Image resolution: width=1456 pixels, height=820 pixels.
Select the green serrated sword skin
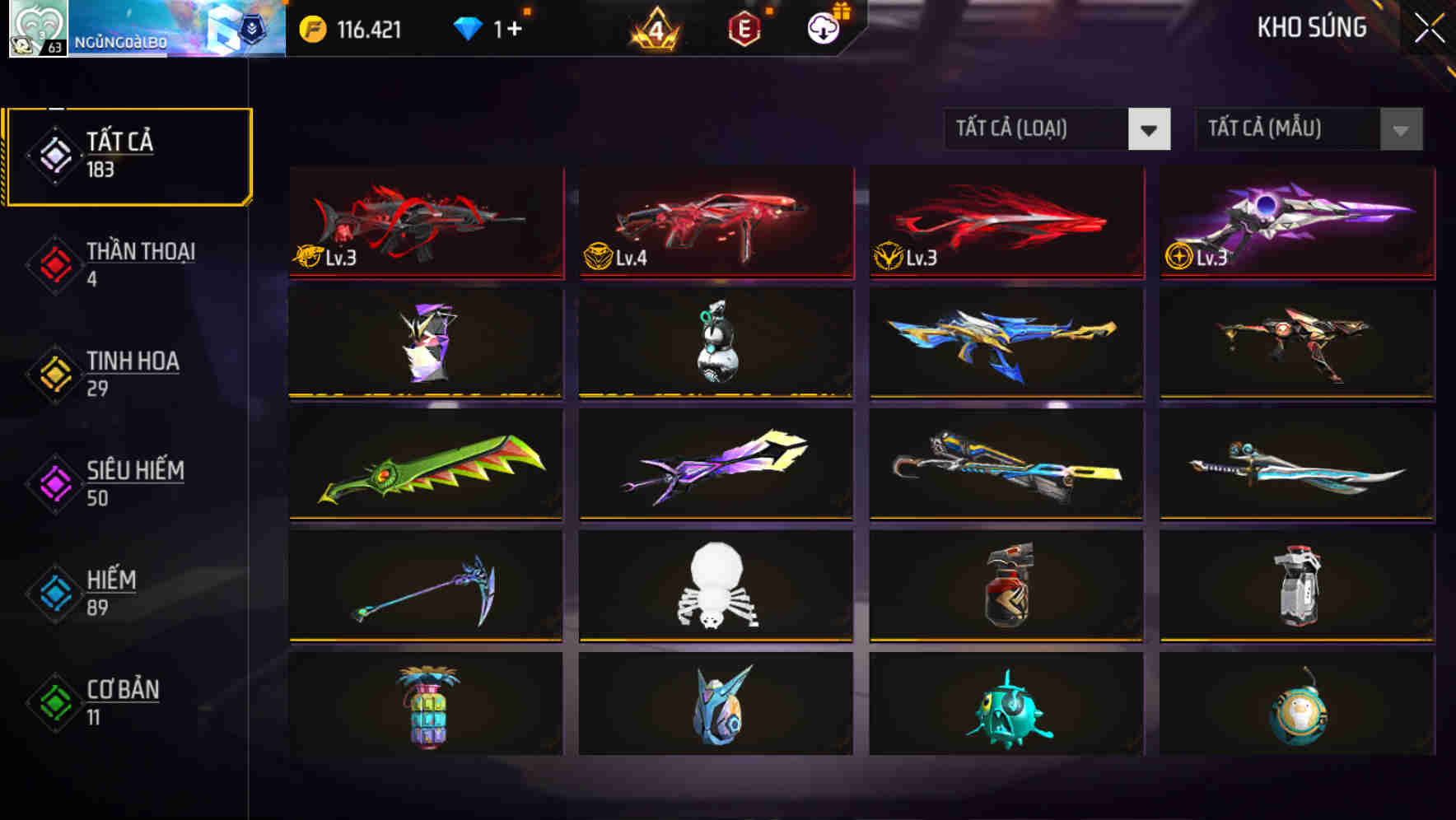425,465
